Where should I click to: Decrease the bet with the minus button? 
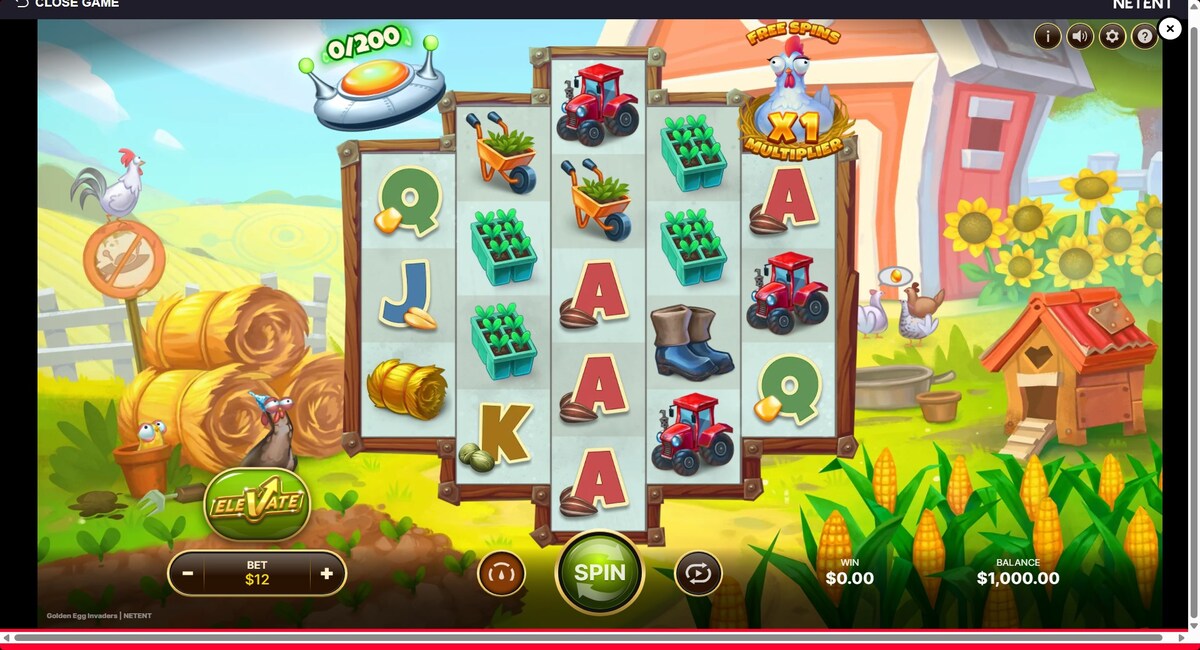tap(187, 574)
